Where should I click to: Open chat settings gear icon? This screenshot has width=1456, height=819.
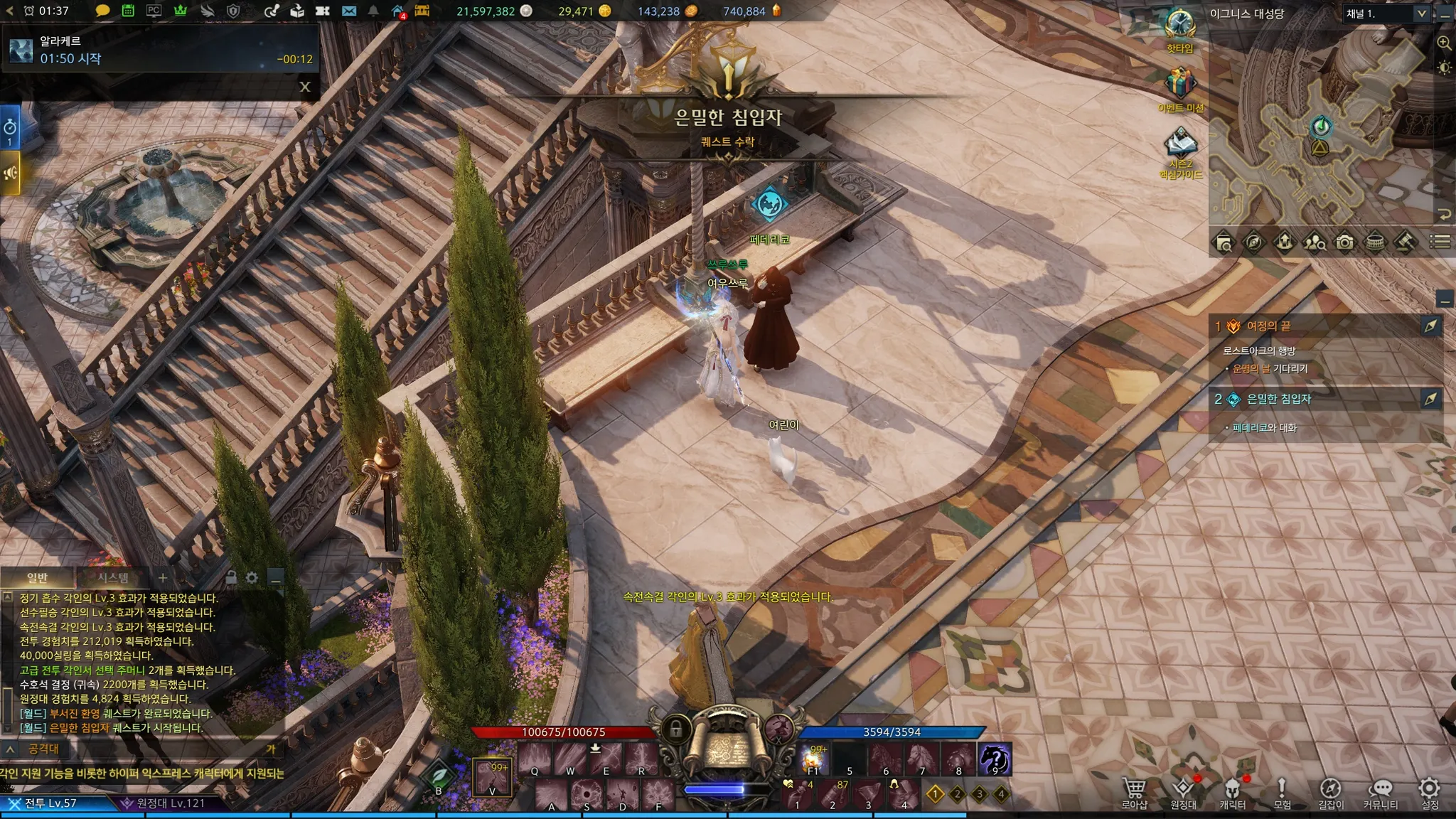[x=252, y=578]
